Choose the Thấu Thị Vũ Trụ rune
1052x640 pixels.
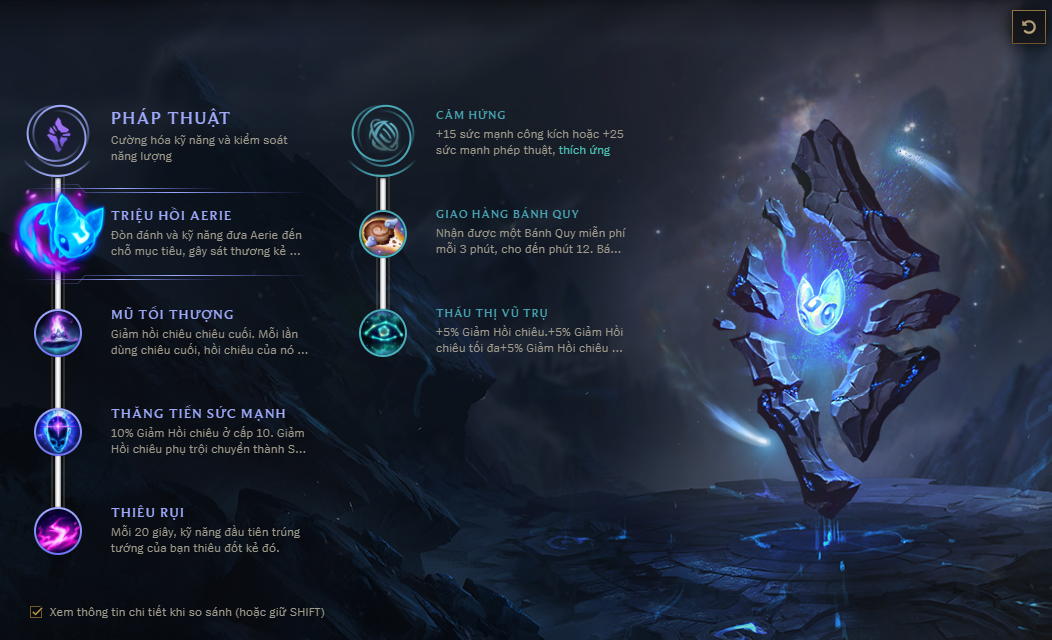383,332
